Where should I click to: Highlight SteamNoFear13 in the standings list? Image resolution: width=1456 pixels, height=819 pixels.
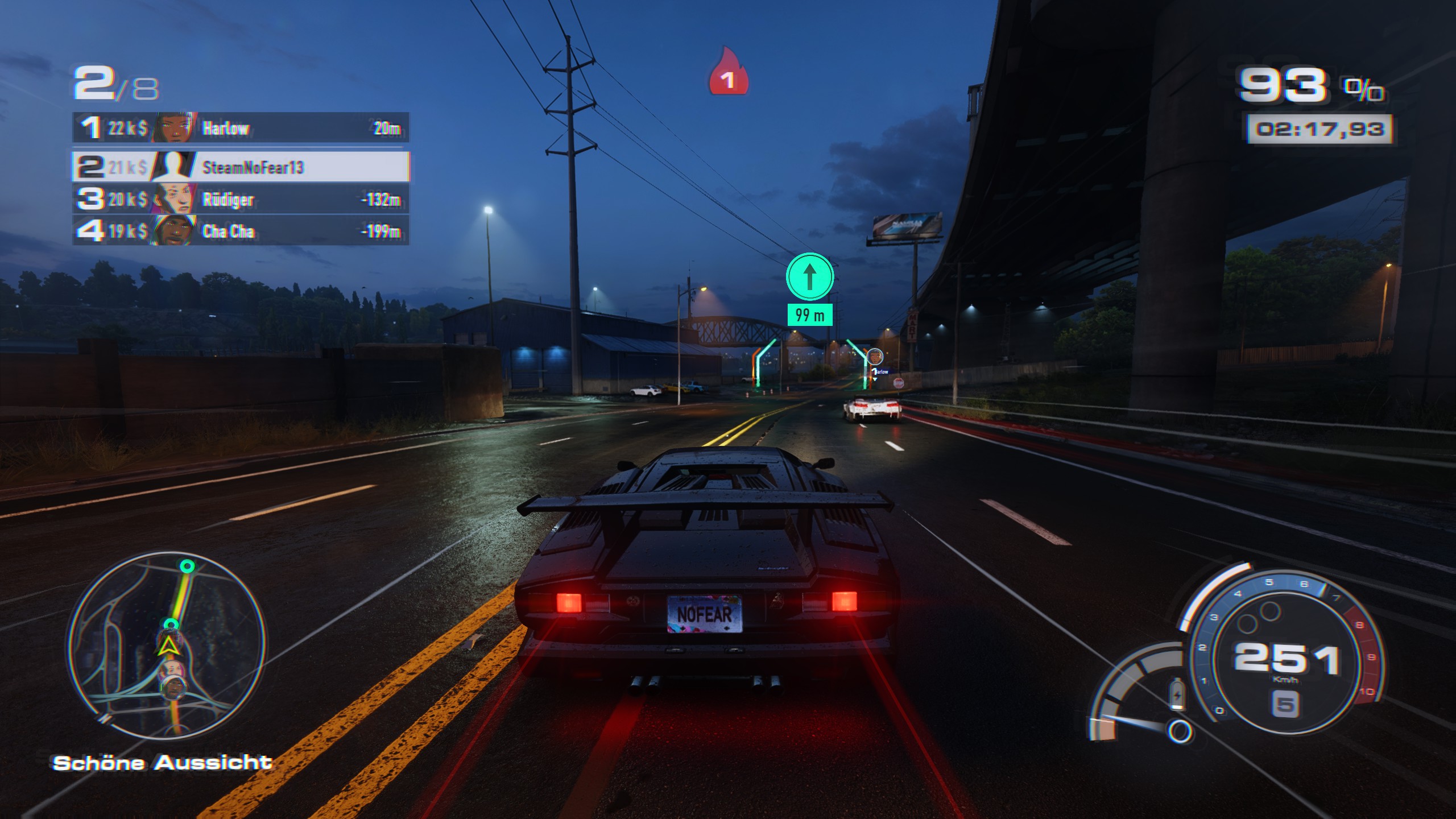[240, 167]
